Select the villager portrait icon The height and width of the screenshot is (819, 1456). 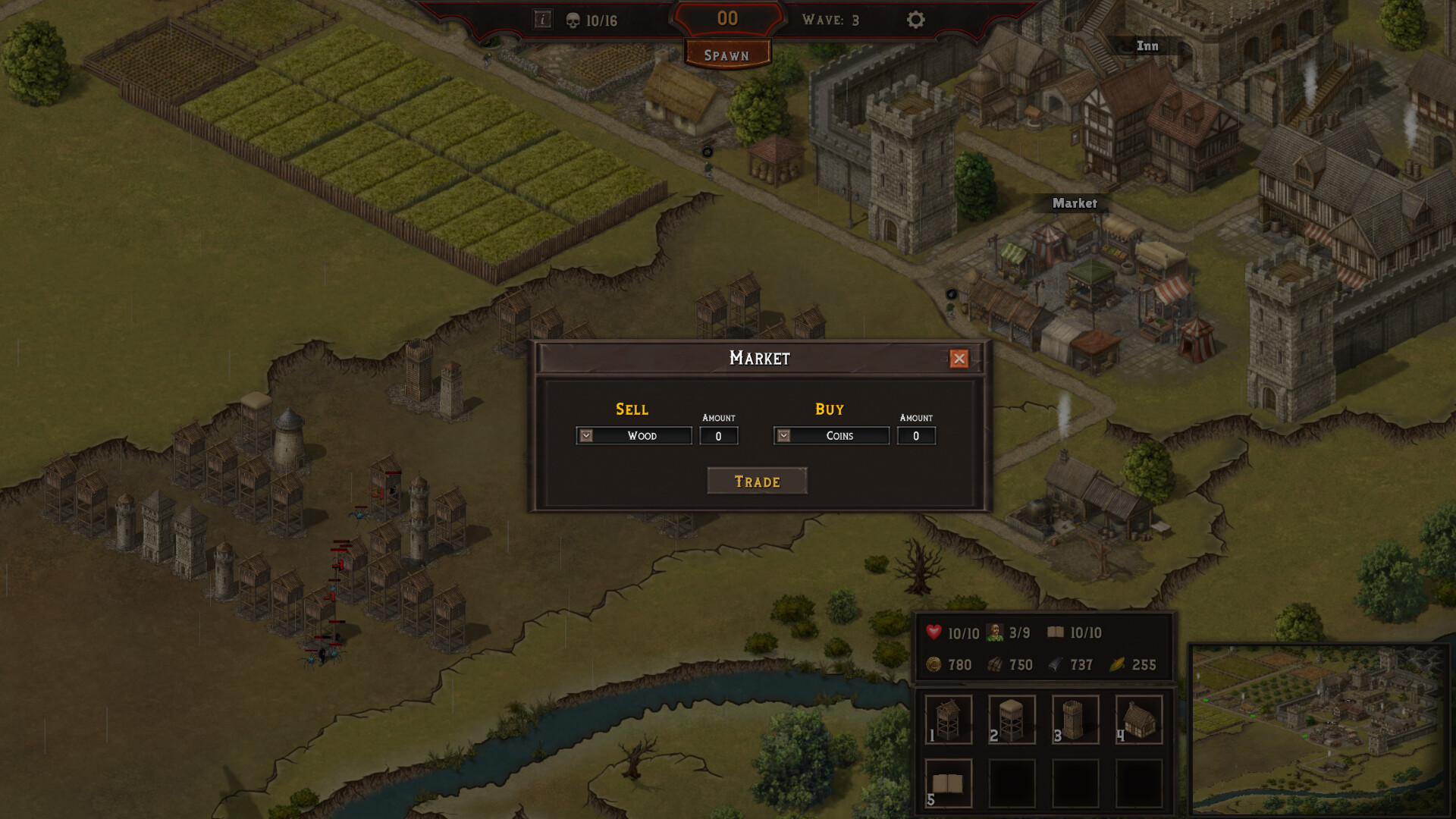pyautogui.click(x=996, y=632)
